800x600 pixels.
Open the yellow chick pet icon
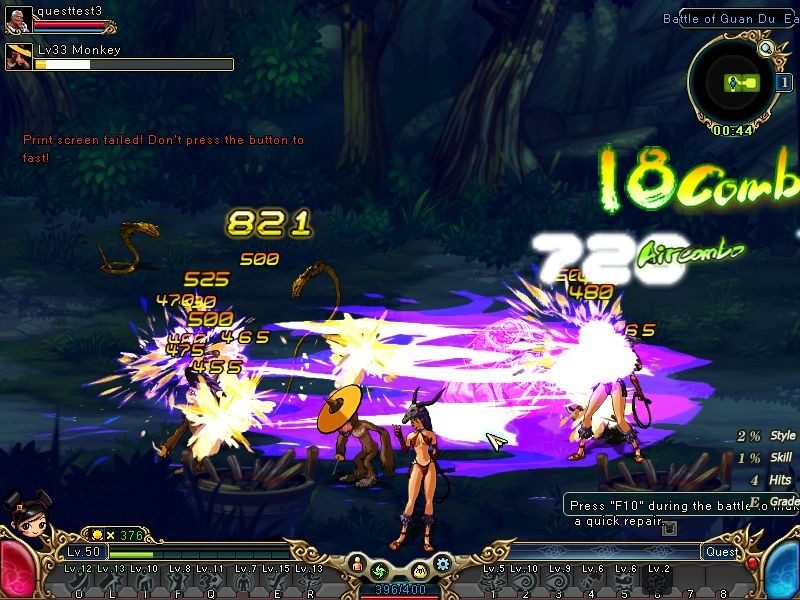point(421,572)
